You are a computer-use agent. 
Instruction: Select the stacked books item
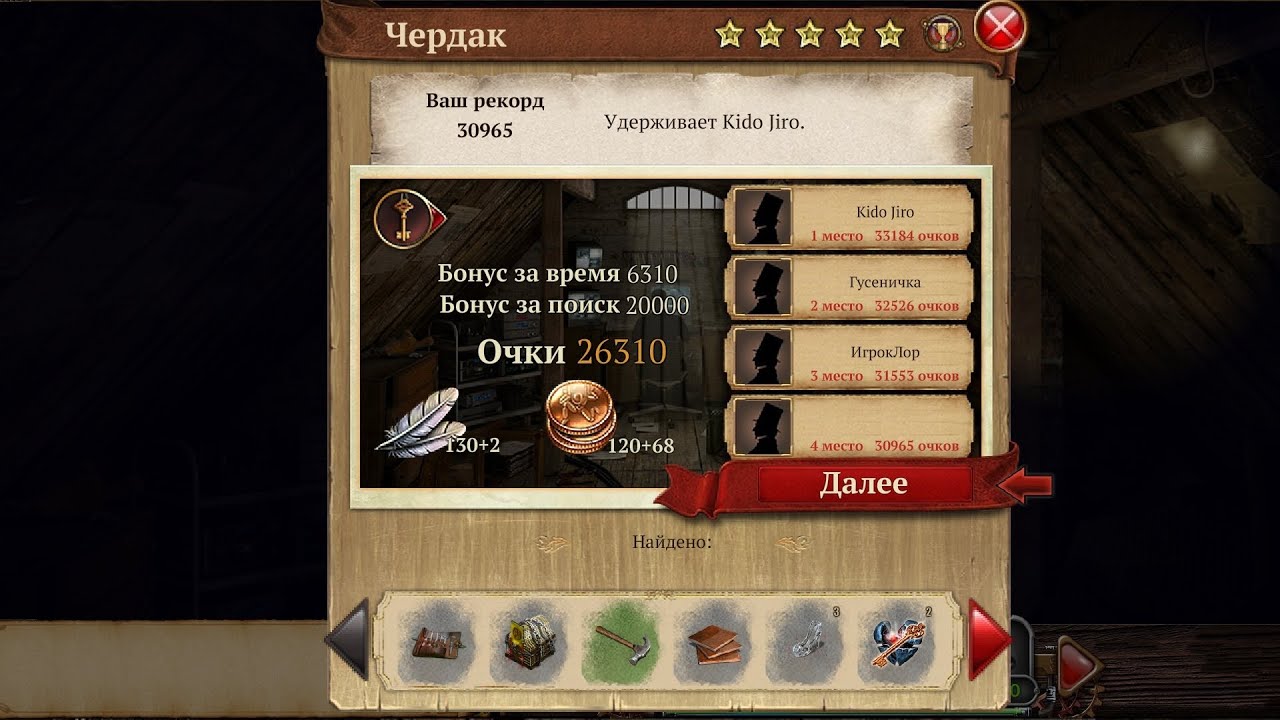(x=714, y=640)
